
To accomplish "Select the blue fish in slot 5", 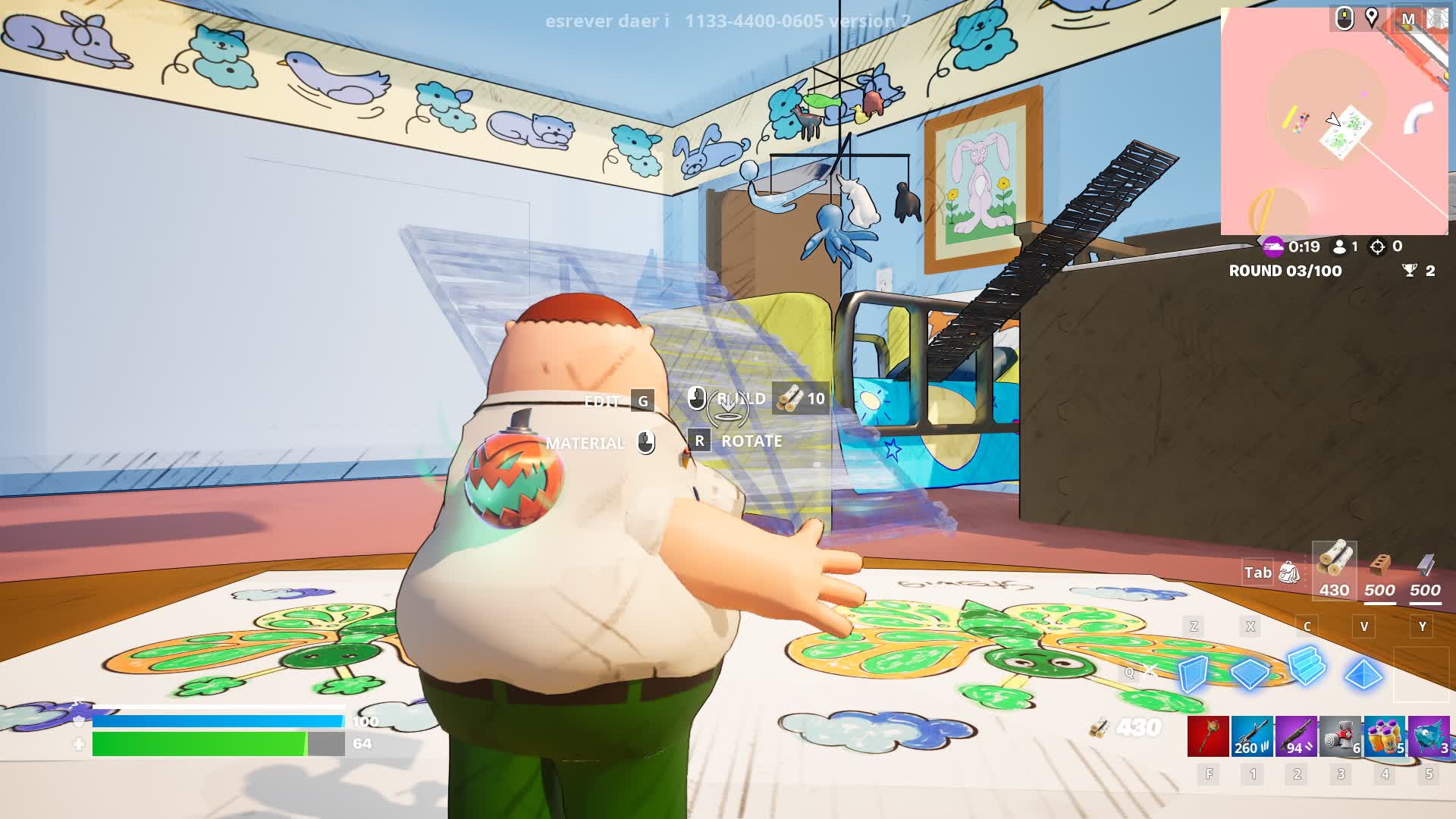I will (1429, 738).
